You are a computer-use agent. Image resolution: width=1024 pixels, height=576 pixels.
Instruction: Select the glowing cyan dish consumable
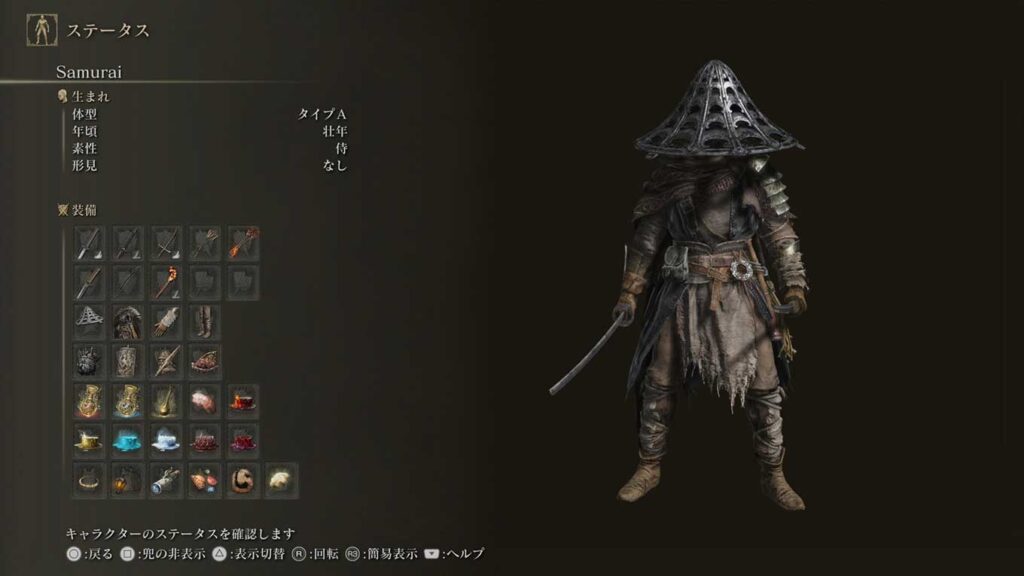pos(128,440)
